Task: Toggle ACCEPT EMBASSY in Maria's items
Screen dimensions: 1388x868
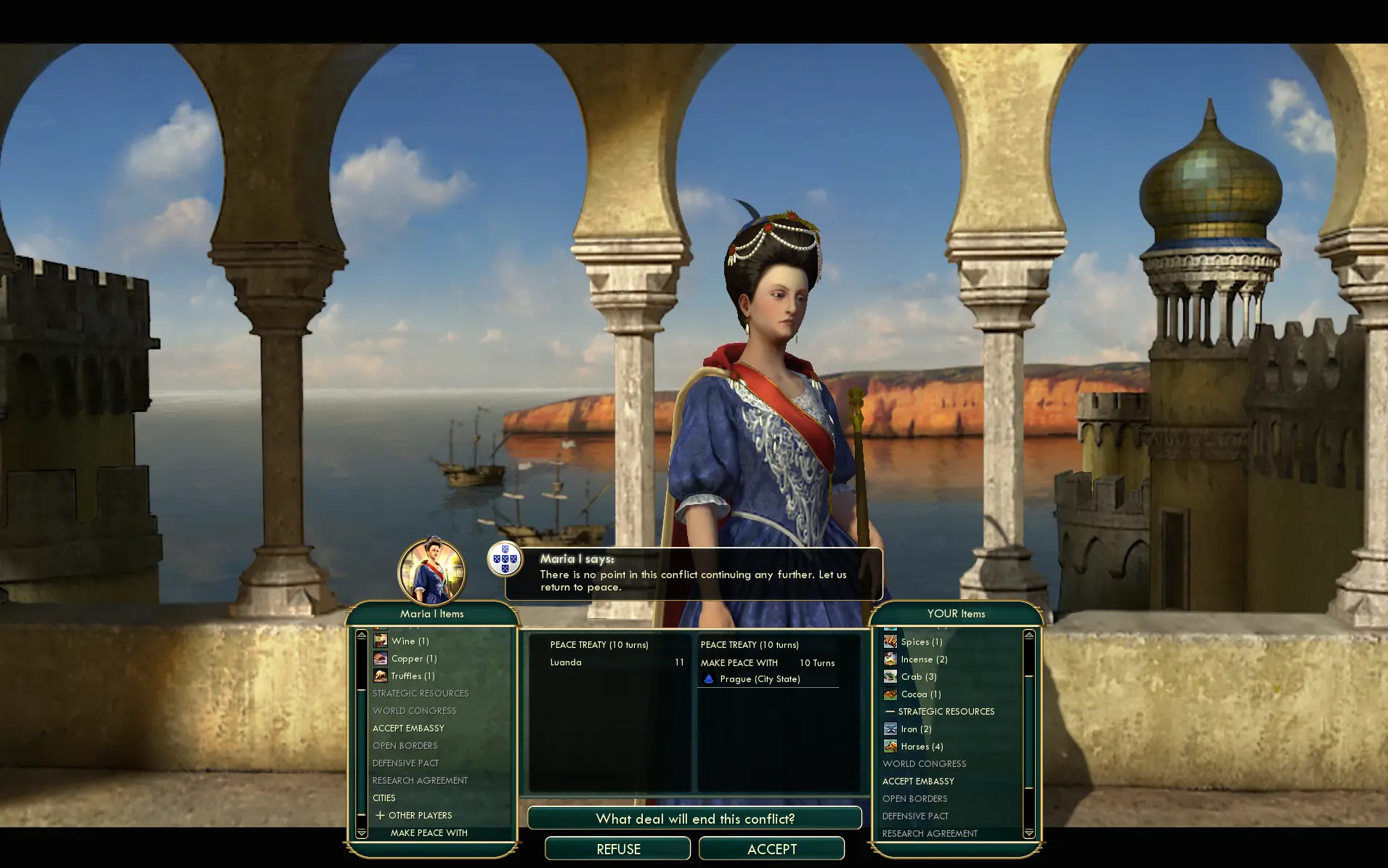Action: [x=408, y=728]
